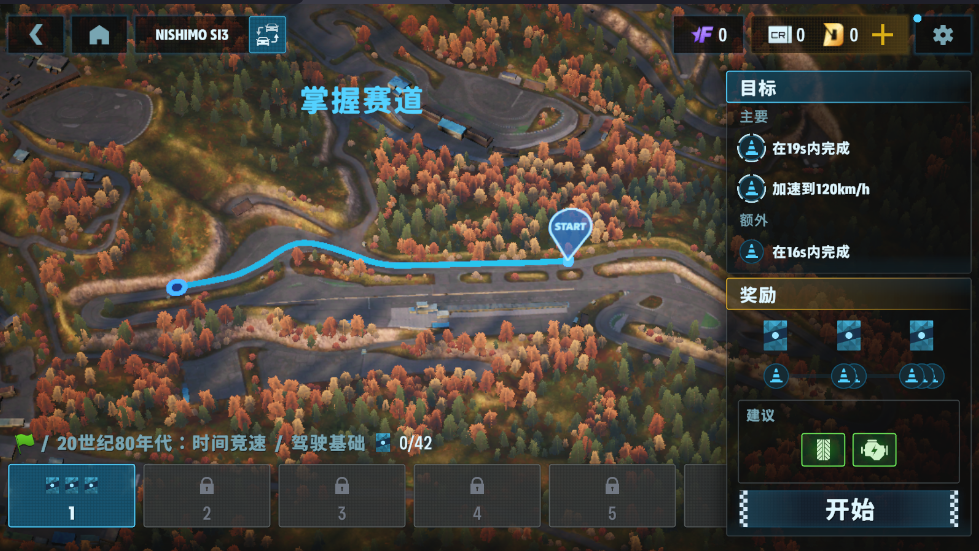This screenshot has width=979, height=551.
Task: Go back with the arrow button
Action: [36, 35]
